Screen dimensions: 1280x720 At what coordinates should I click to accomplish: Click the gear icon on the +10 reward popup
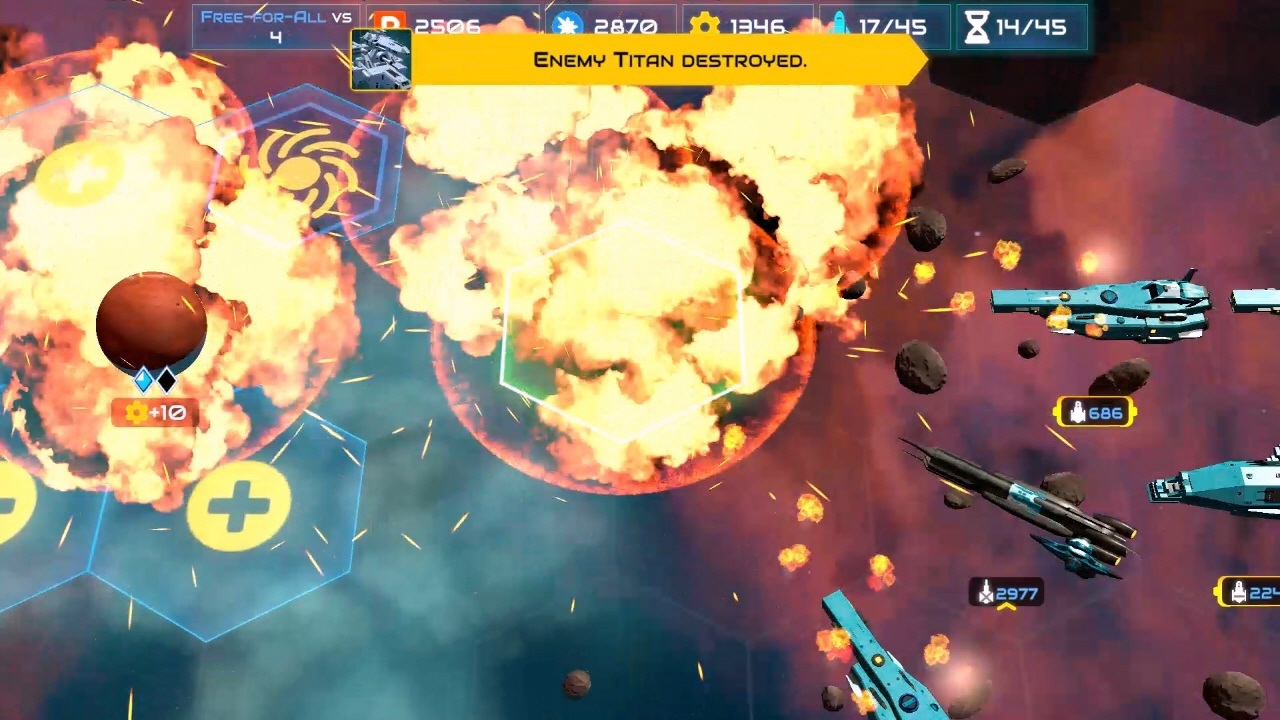[135, 412]
